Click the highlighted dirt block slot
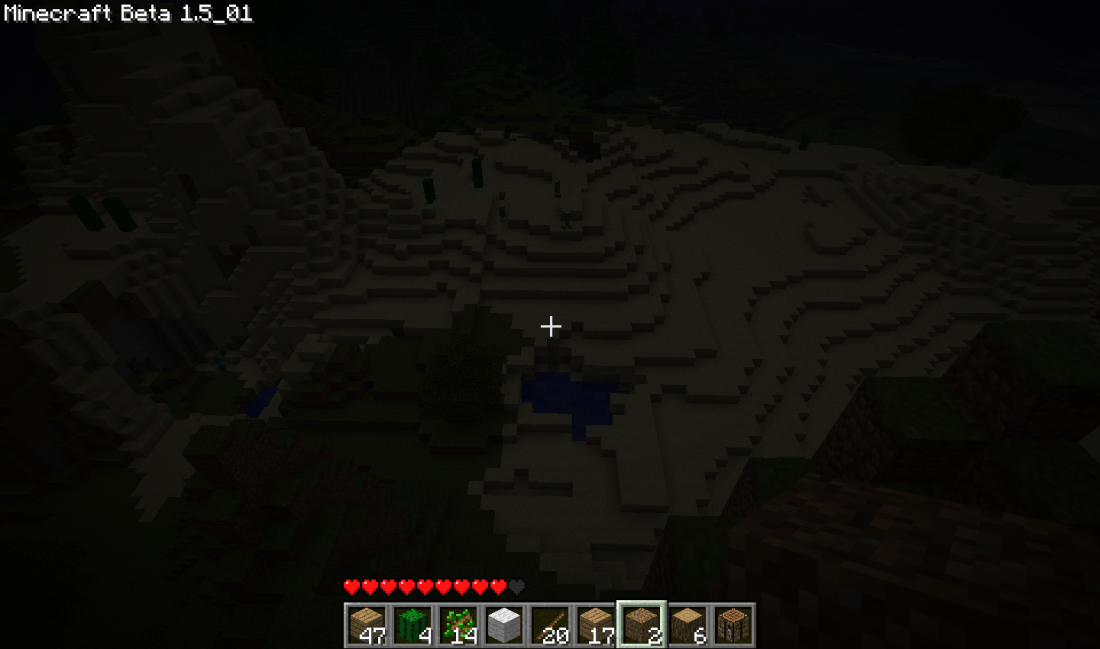 coord(641,625)
